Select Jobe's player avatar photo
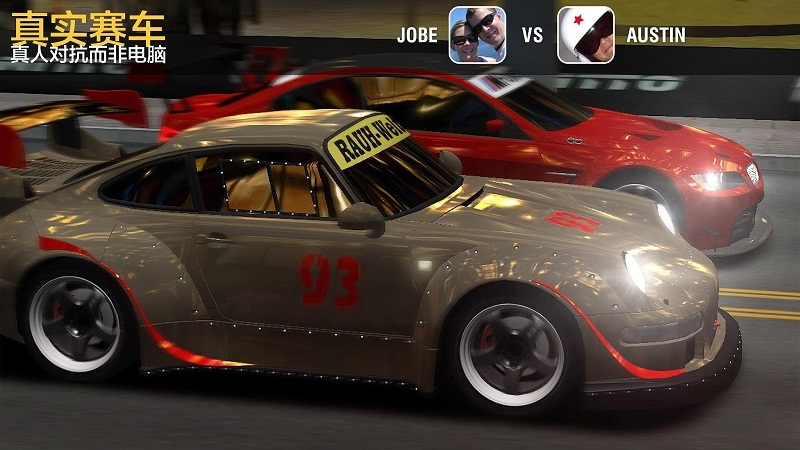The width and height of the screenshot is (800, 450). click(x=477, y=35)
